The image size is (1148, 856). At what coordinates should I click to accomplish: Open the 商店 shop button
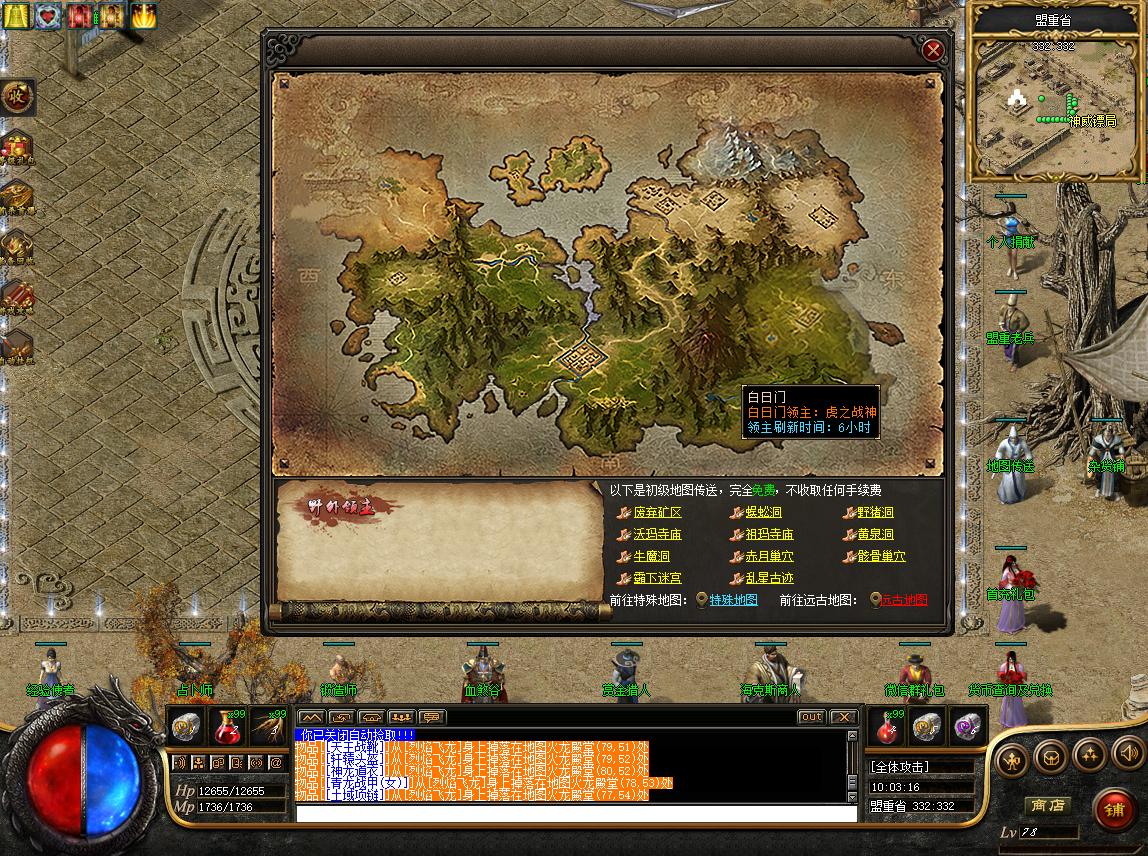(1048, 805)
